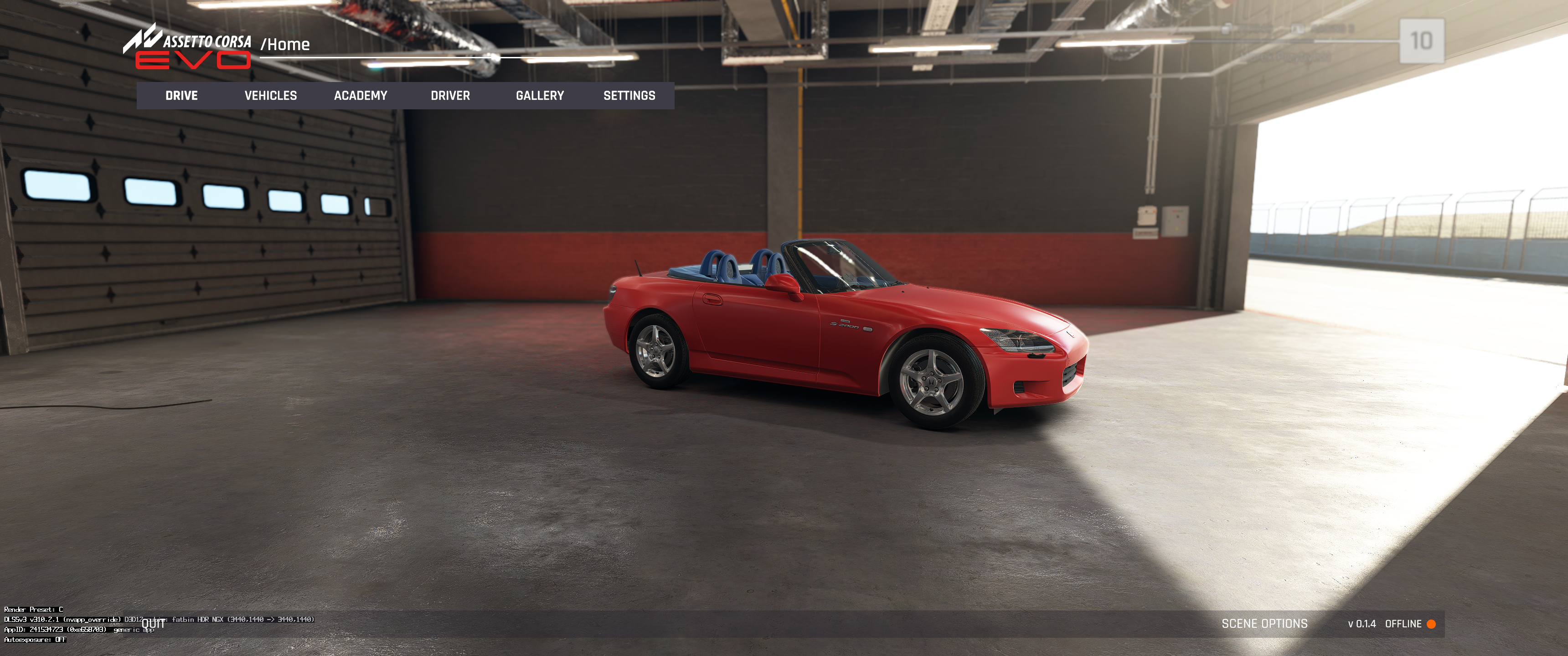This screenshot has height=656, width=1568.
Task: Open the Settings menu
Action: click(629, 96)
